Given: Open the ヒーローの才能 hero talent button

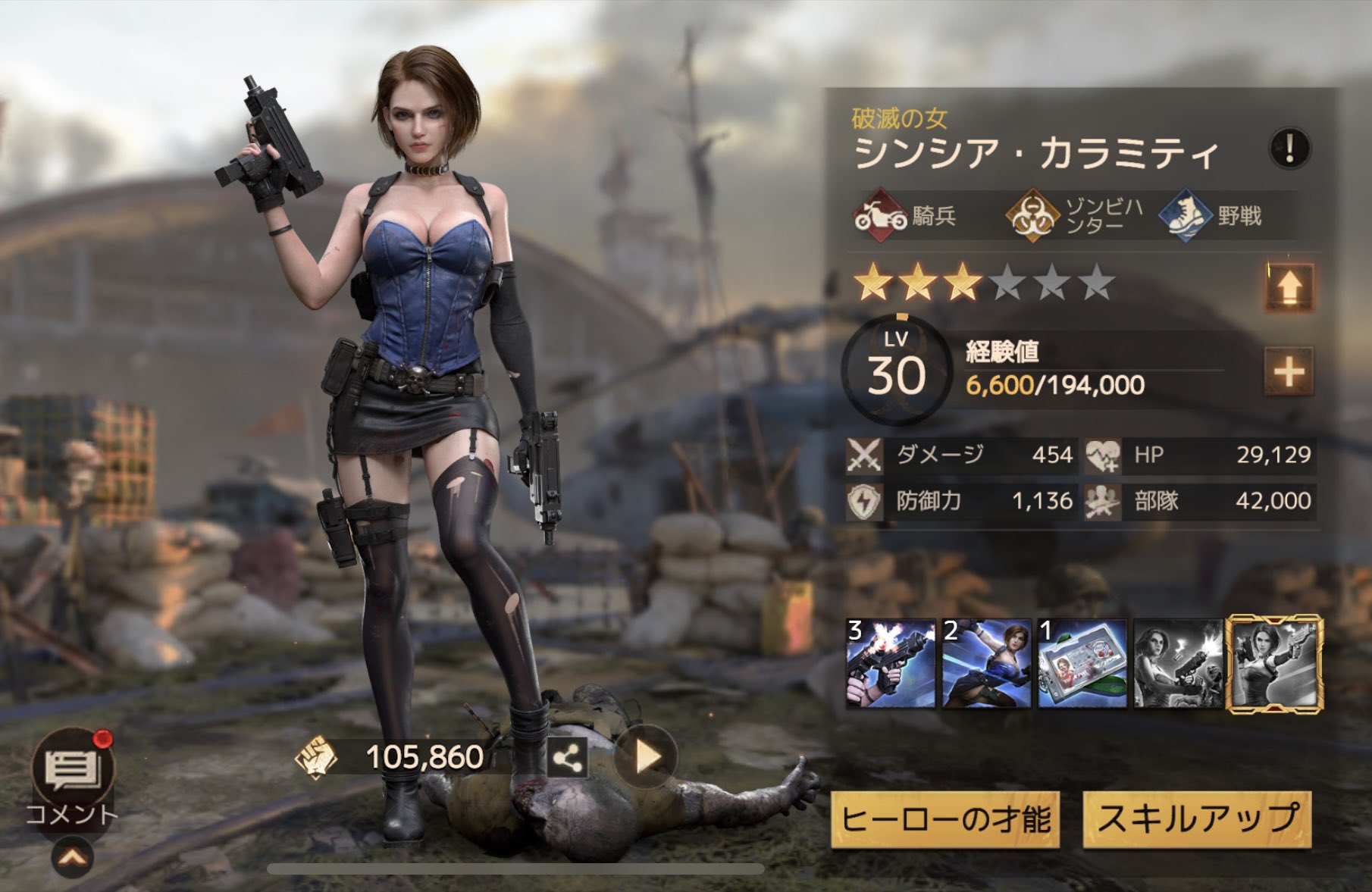Looking at the screenshot, I should pyautogui.click(x=944, y=819).
